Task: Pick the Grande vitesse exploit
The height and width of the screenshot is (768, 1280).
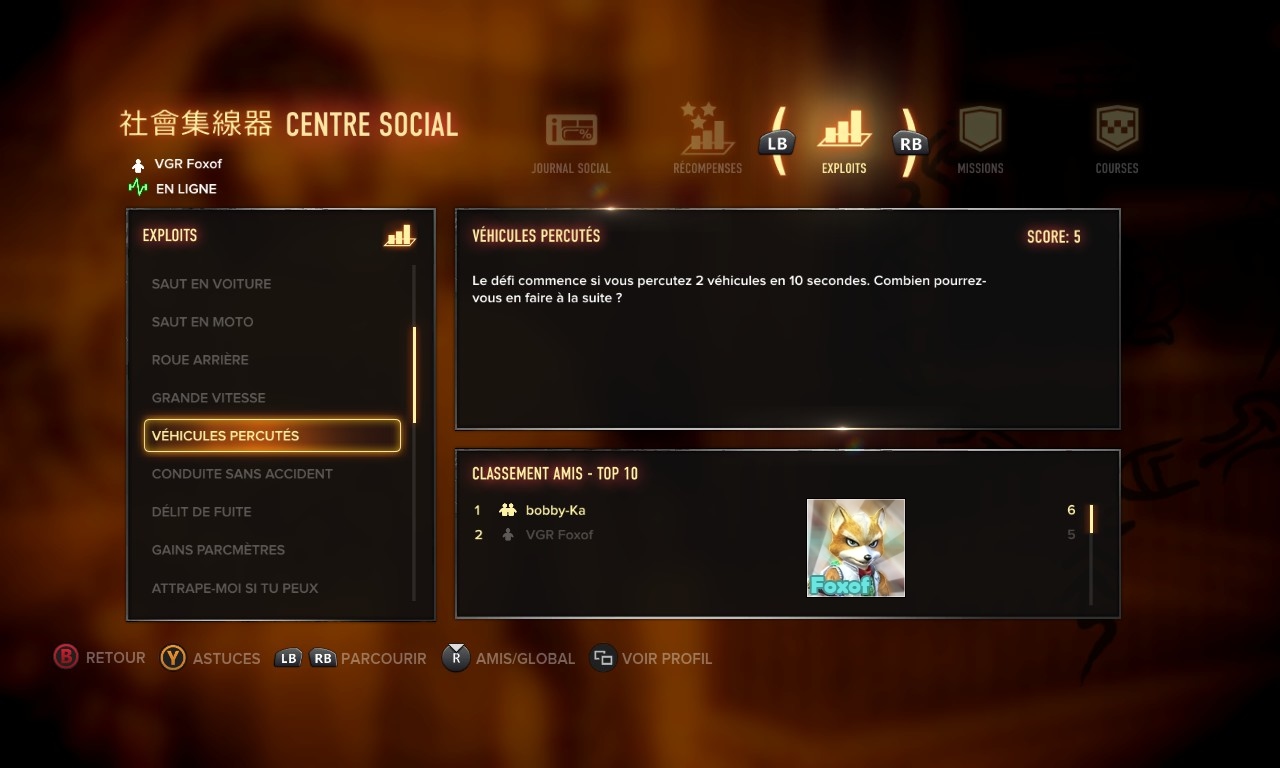Action: click(x=208, y=398)
